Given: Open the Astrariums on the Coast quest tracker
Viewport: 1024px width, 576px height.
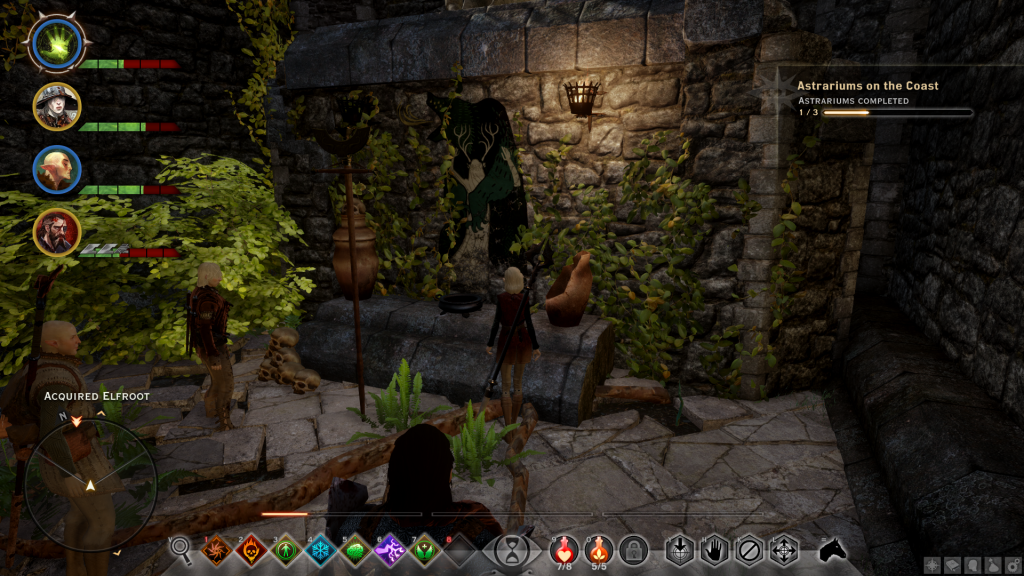Looking at the screenshot, I should coord(868,86).
